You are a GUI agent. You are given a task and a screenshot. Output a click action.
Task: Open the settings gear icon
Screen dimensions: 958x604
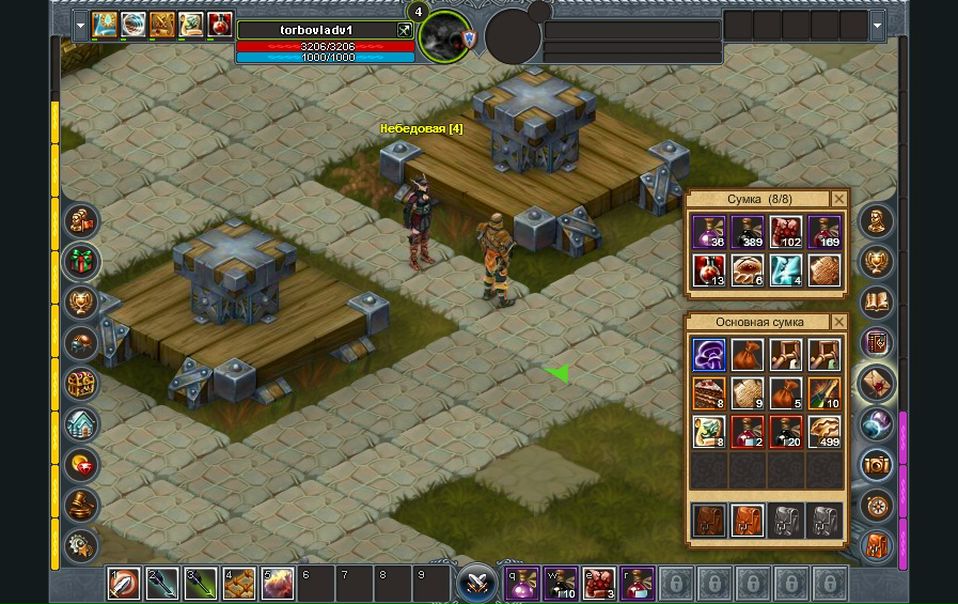81,545
